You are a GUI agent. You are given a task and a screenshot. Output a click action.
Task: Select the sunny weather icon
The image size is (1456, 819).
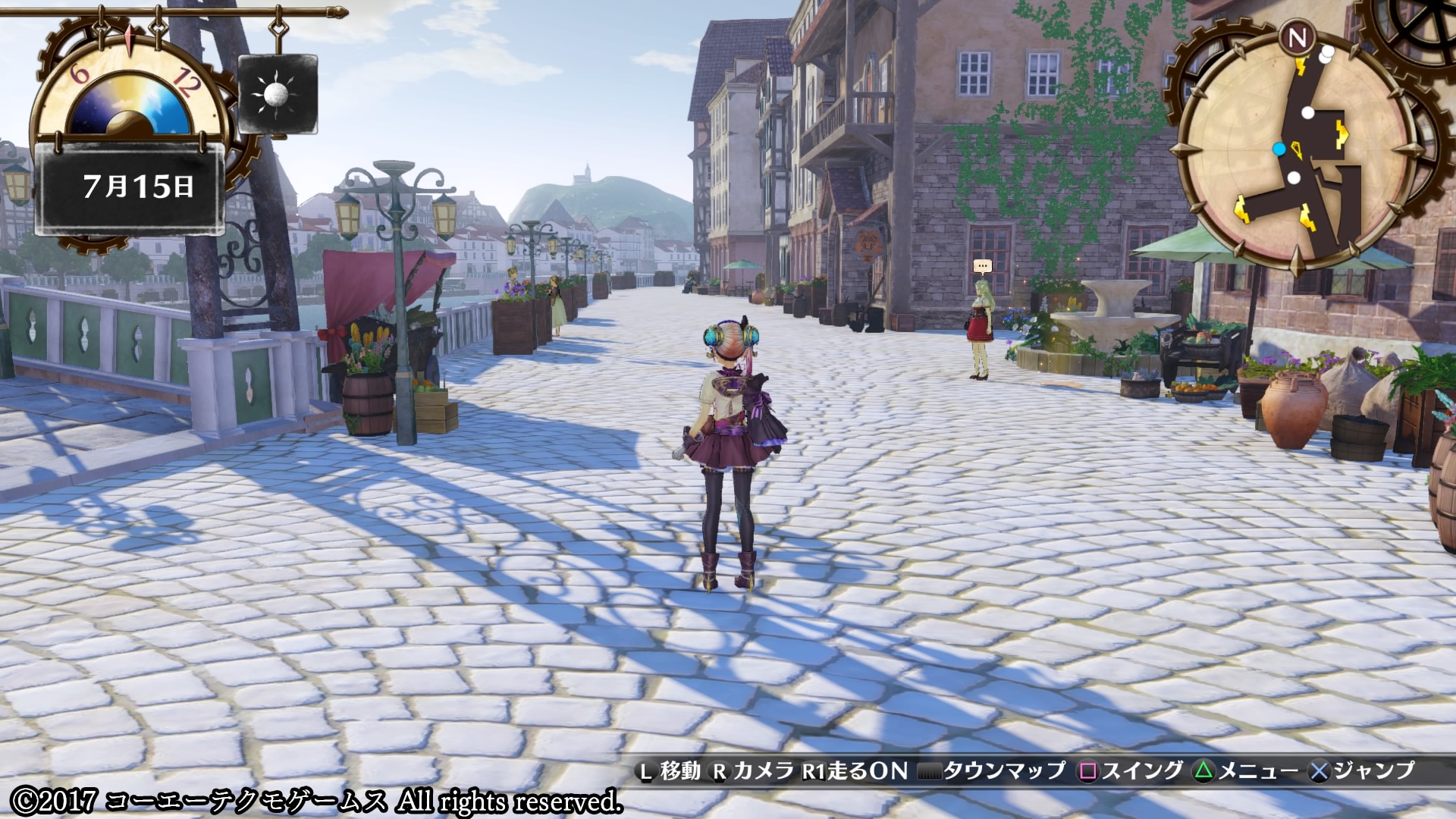pos(277,94)
